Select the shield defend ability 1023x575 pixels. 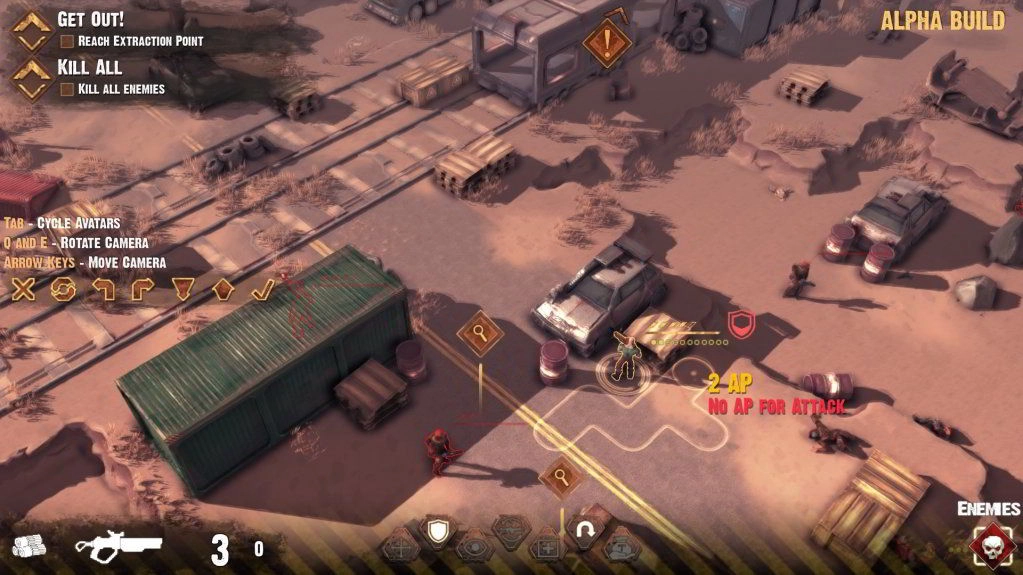pos(436,531)
